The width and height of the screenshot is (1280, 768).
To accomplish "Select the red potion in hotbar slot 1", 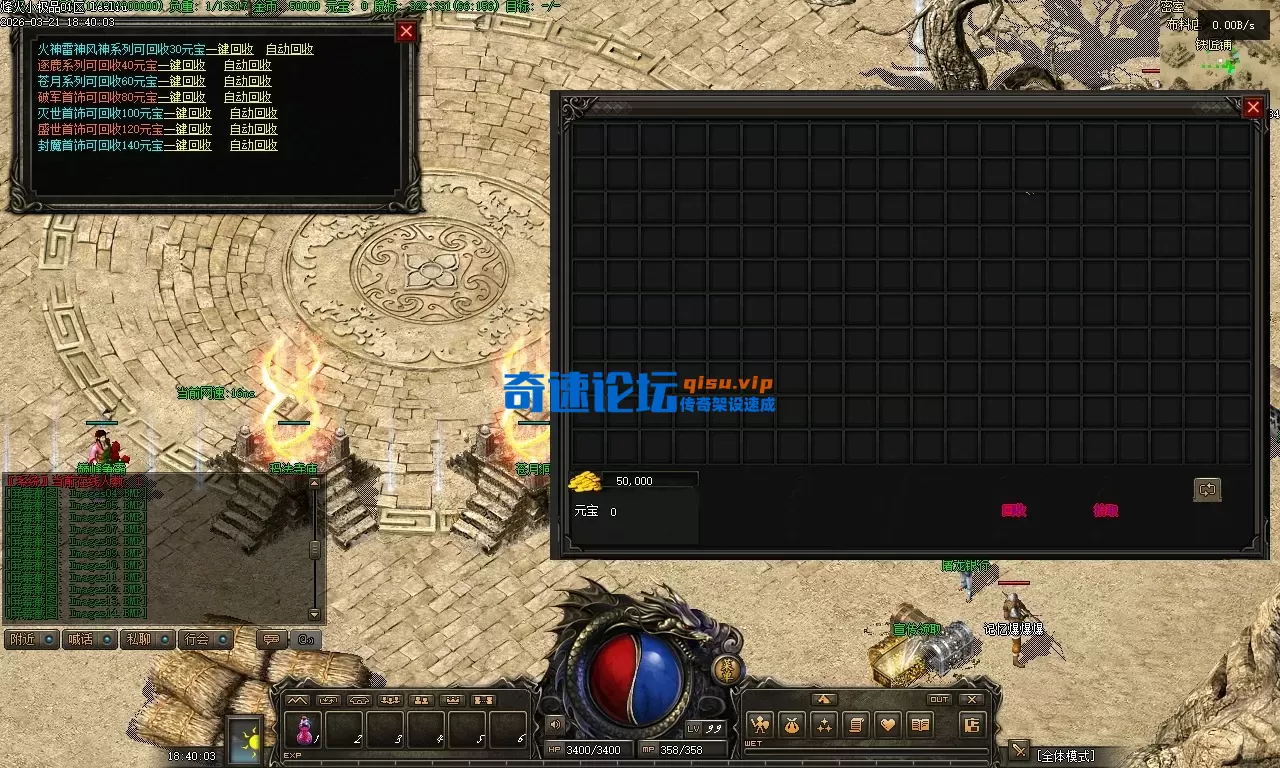I will coord(304,729).
